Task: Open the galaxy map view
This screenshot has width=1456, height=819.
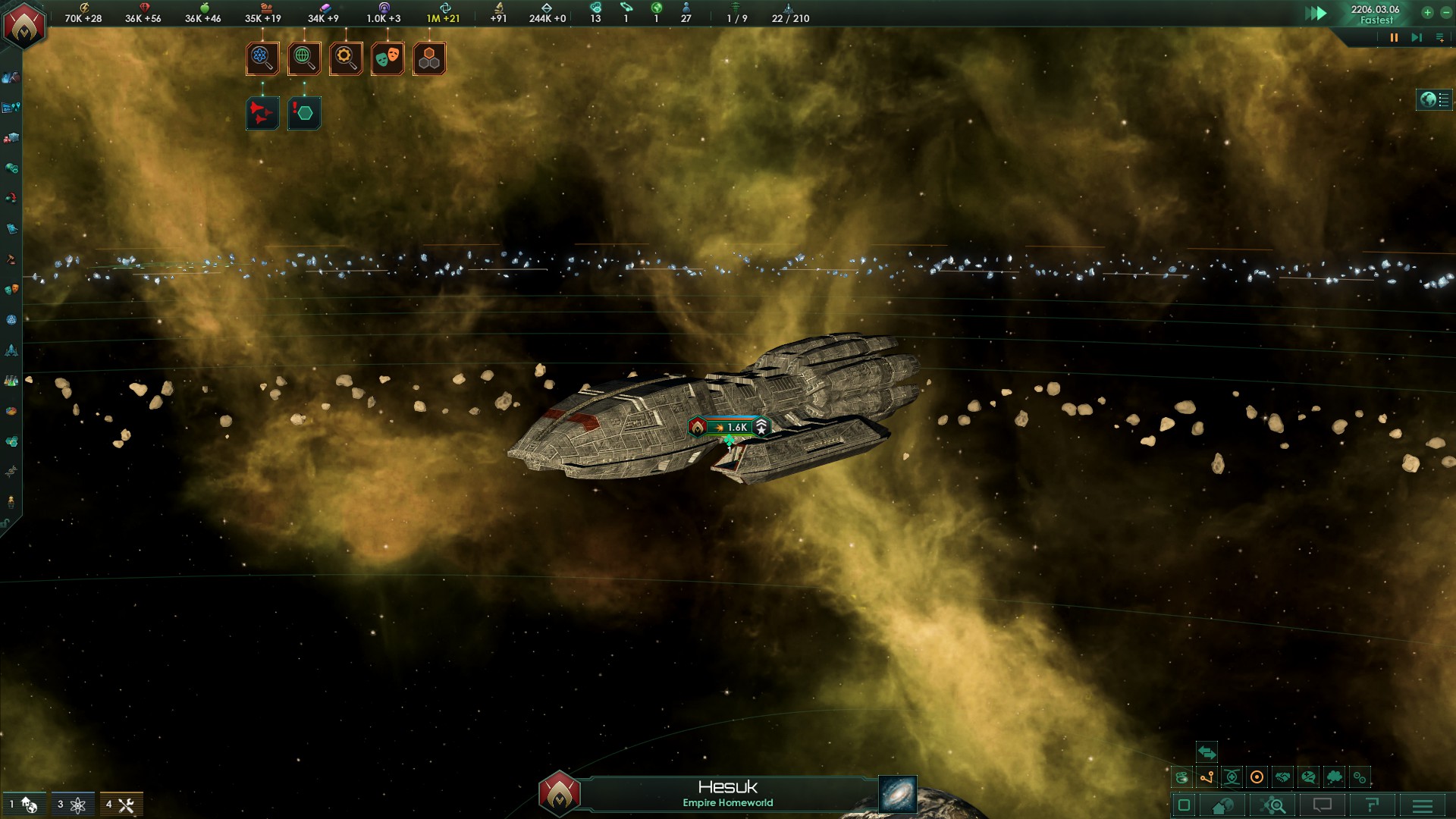Action: pyautogui.click(x=898, y=793)
